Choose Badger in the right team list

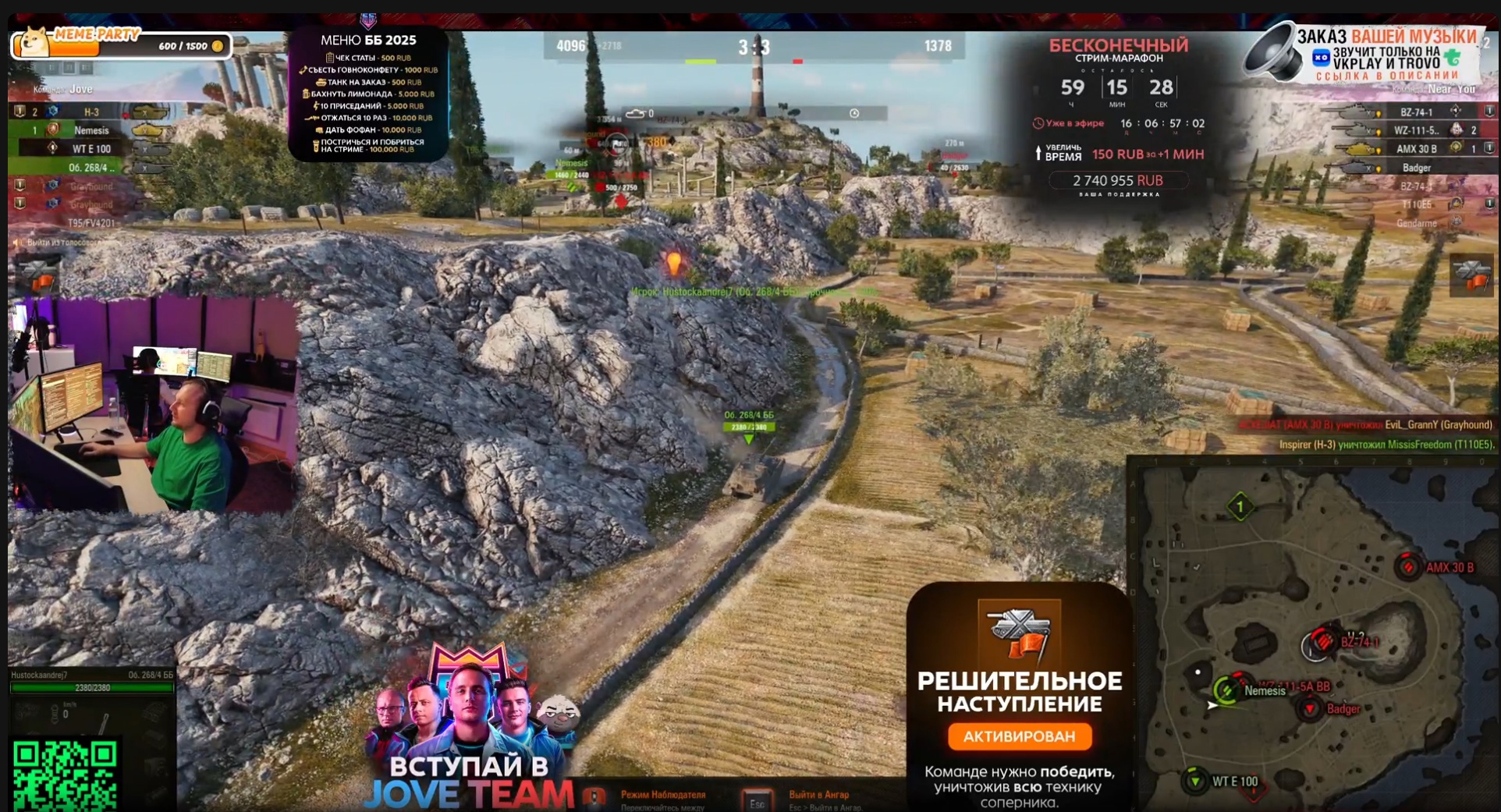1415,168
